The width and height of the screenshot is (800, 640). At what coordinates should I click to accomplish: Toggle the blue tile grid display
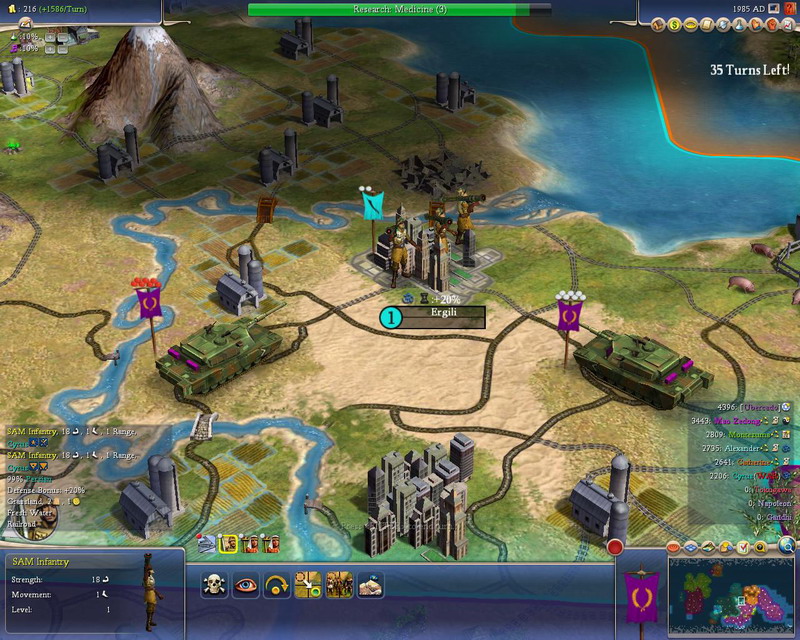(688, 547)
